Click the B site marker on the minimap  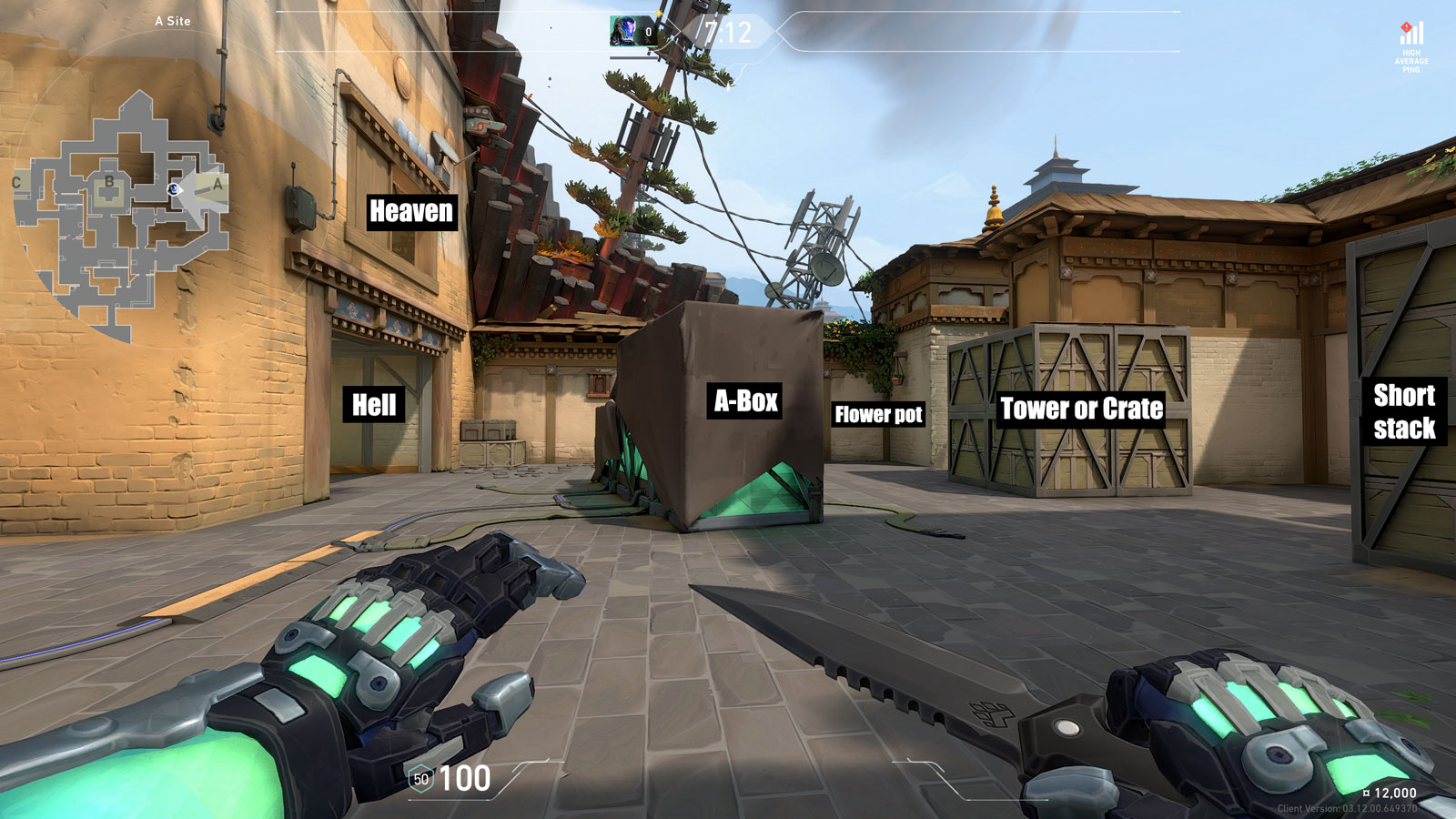point(109,182)
